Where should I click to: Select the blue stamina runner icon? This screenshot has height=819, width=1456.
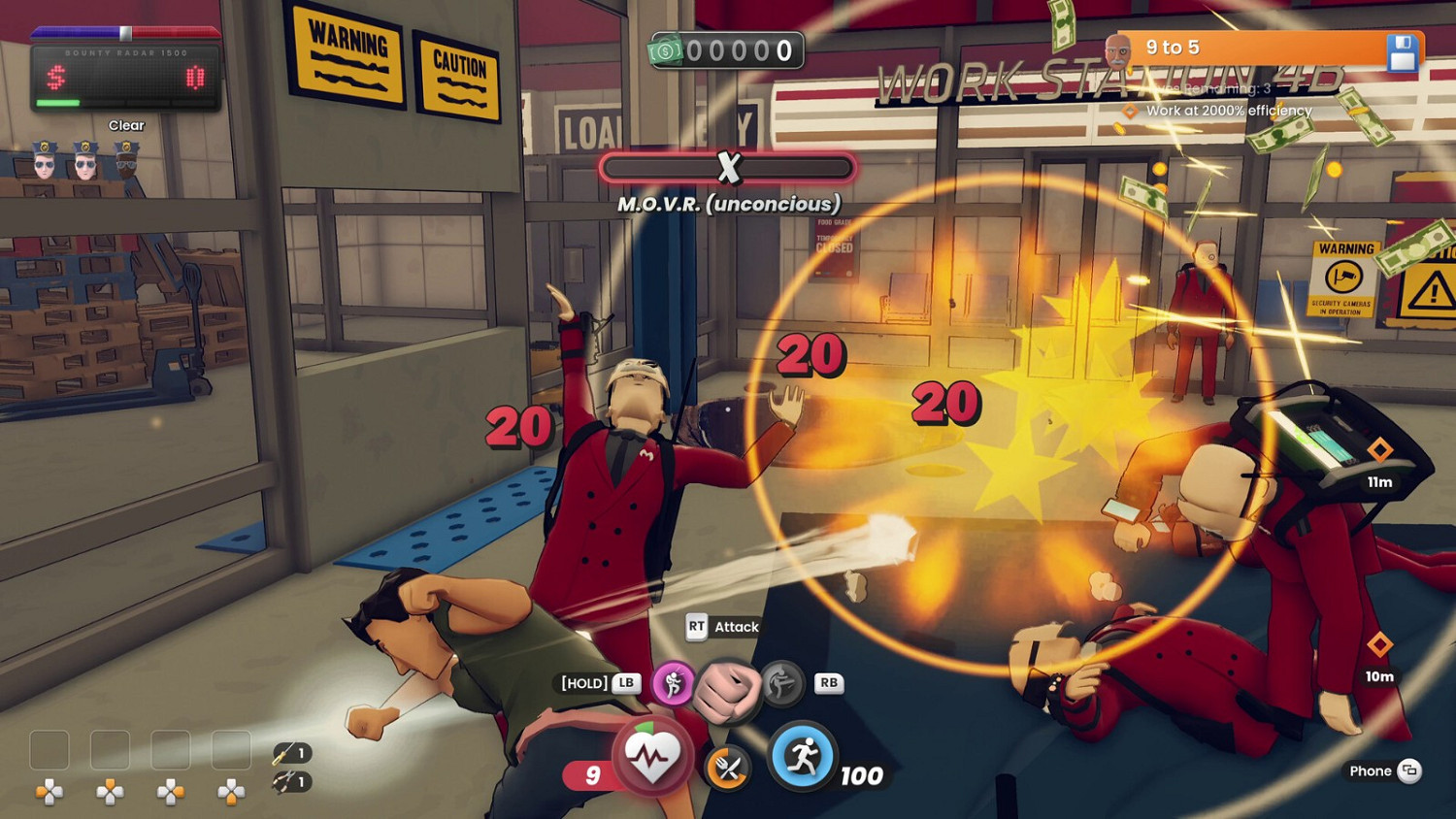tap(803, 754)
